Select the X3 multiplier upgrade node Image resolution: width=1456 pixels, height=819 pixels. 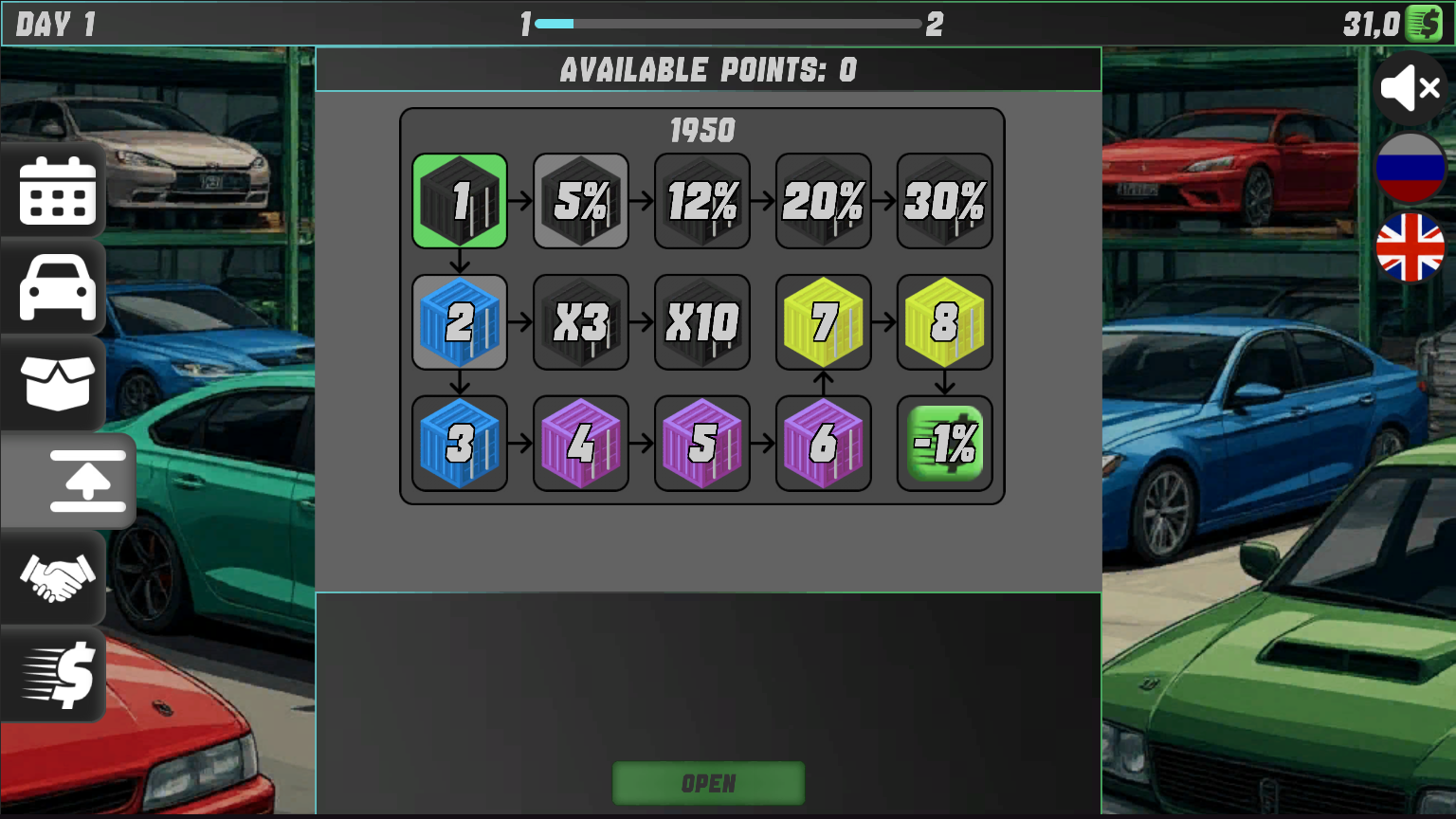coord(580,321)
